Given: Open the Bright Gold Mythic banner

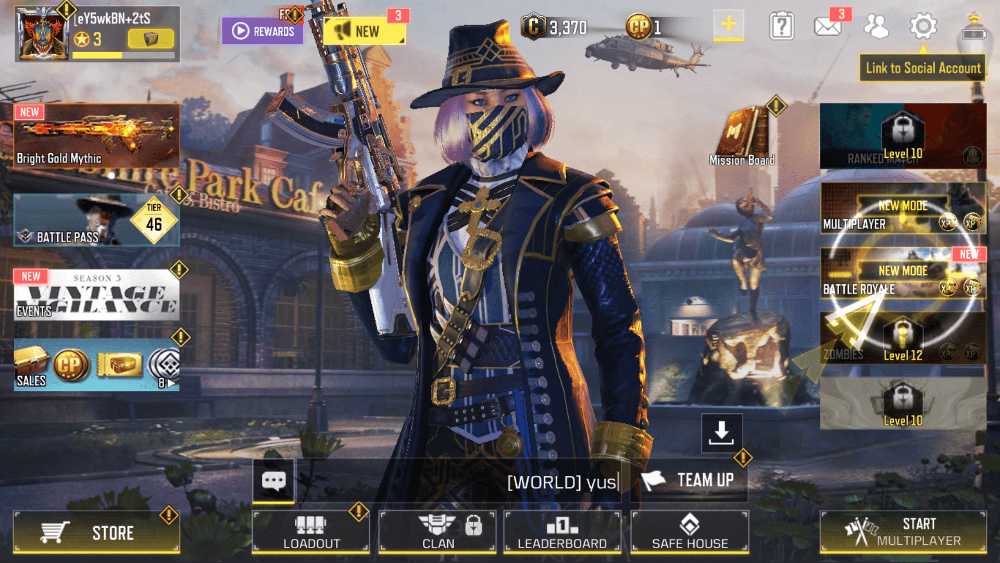Looking at the screenshot, I should 96,136.
